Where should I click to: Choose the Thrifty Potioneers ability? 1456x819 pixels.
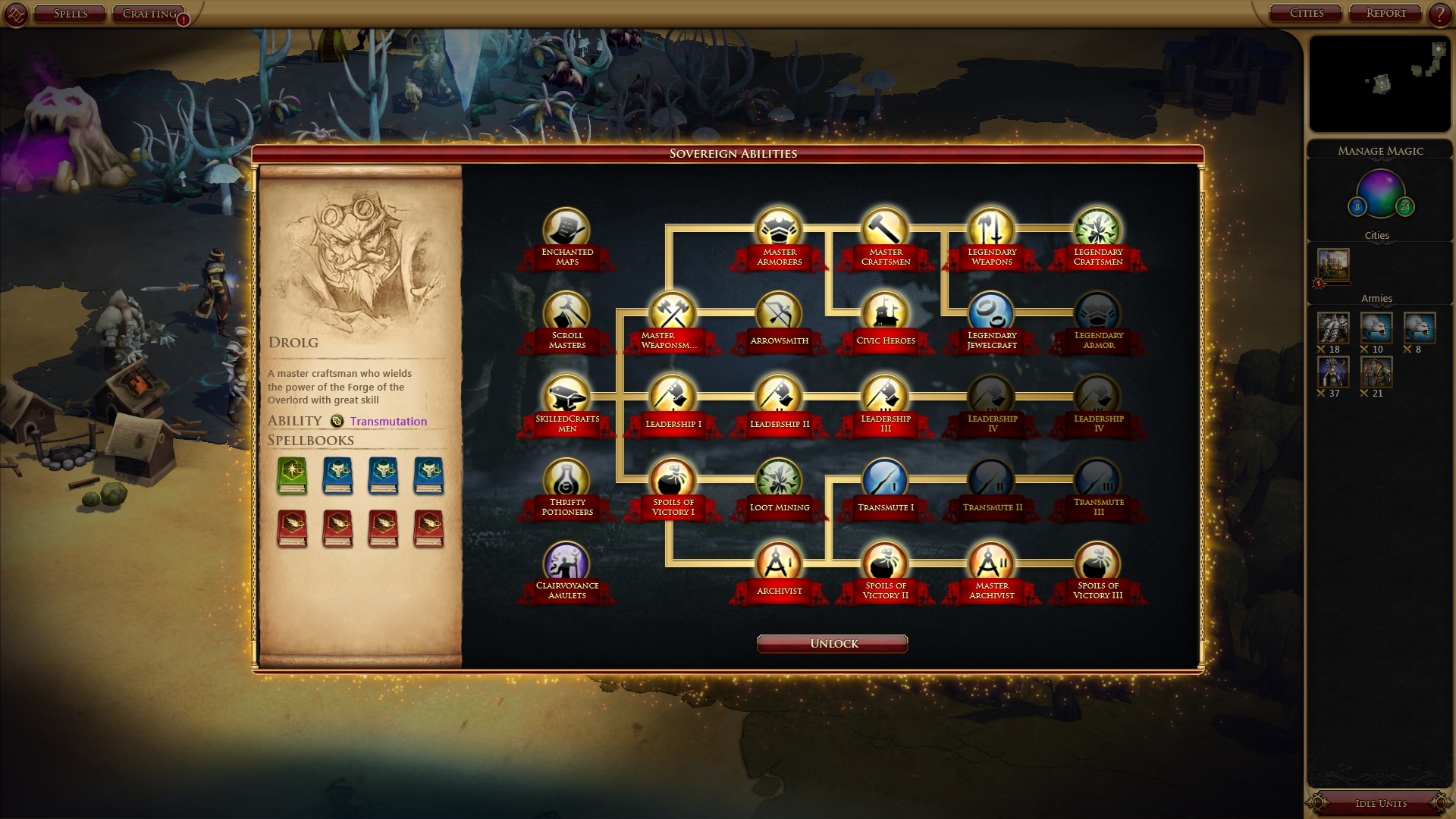tap(566, 479)
